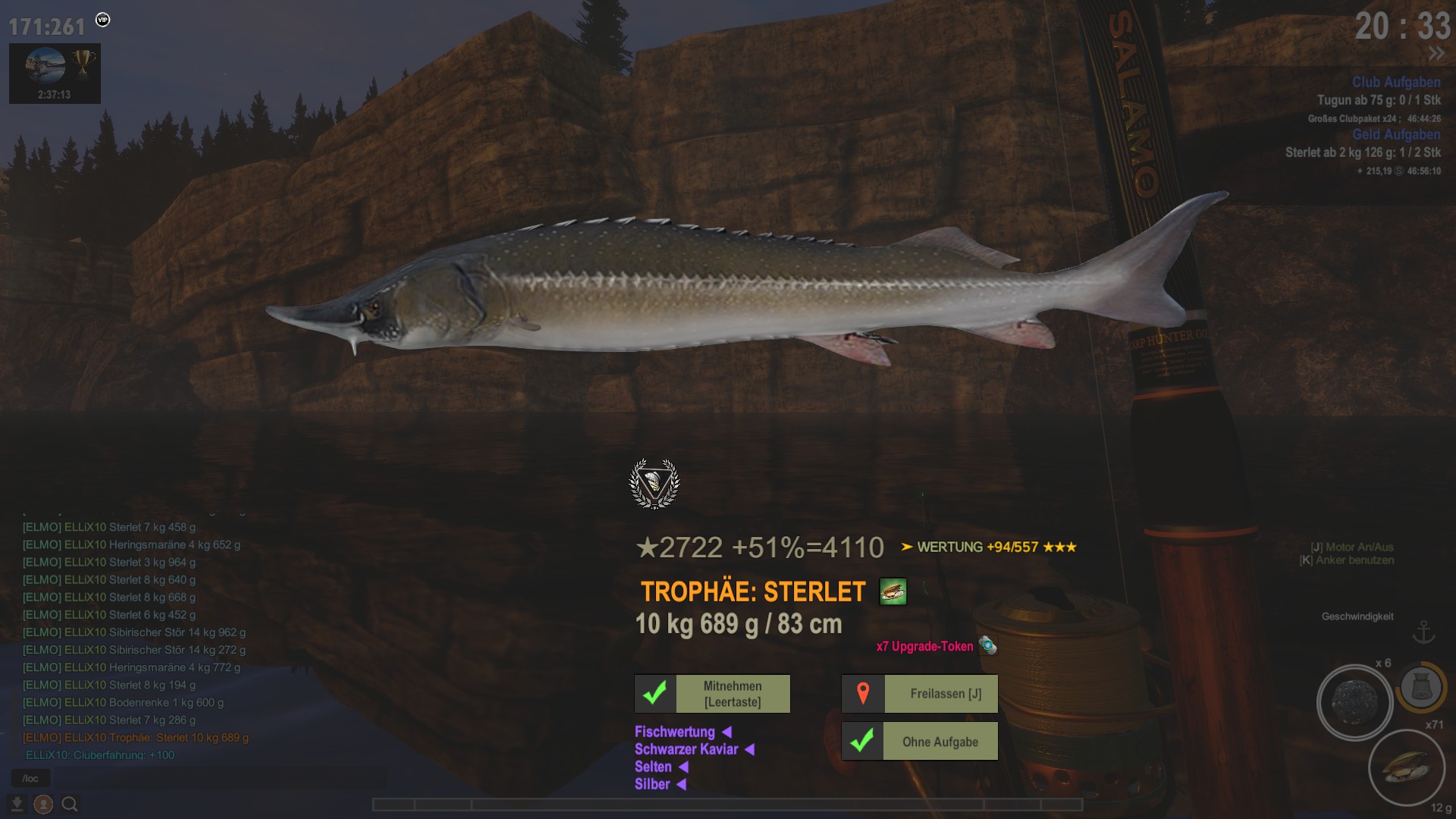The image size is (1456, 819).
Task: Click the trophy medal emblem
Action: pyautogui.click(x=654, y=483)
